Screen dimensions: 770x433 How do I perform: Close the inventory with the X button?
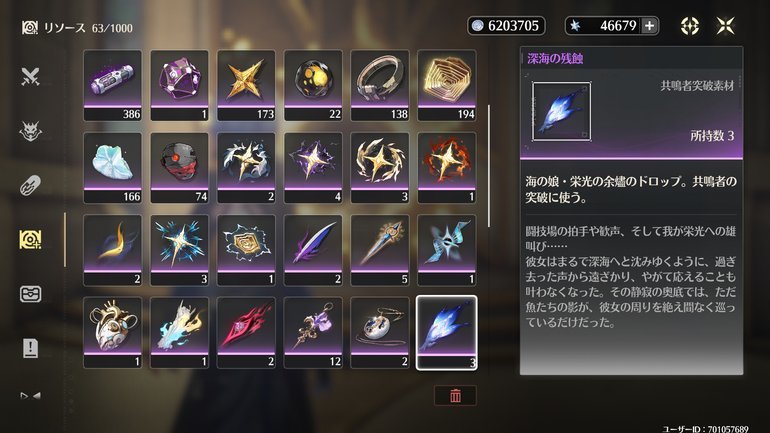click(725, 26)
